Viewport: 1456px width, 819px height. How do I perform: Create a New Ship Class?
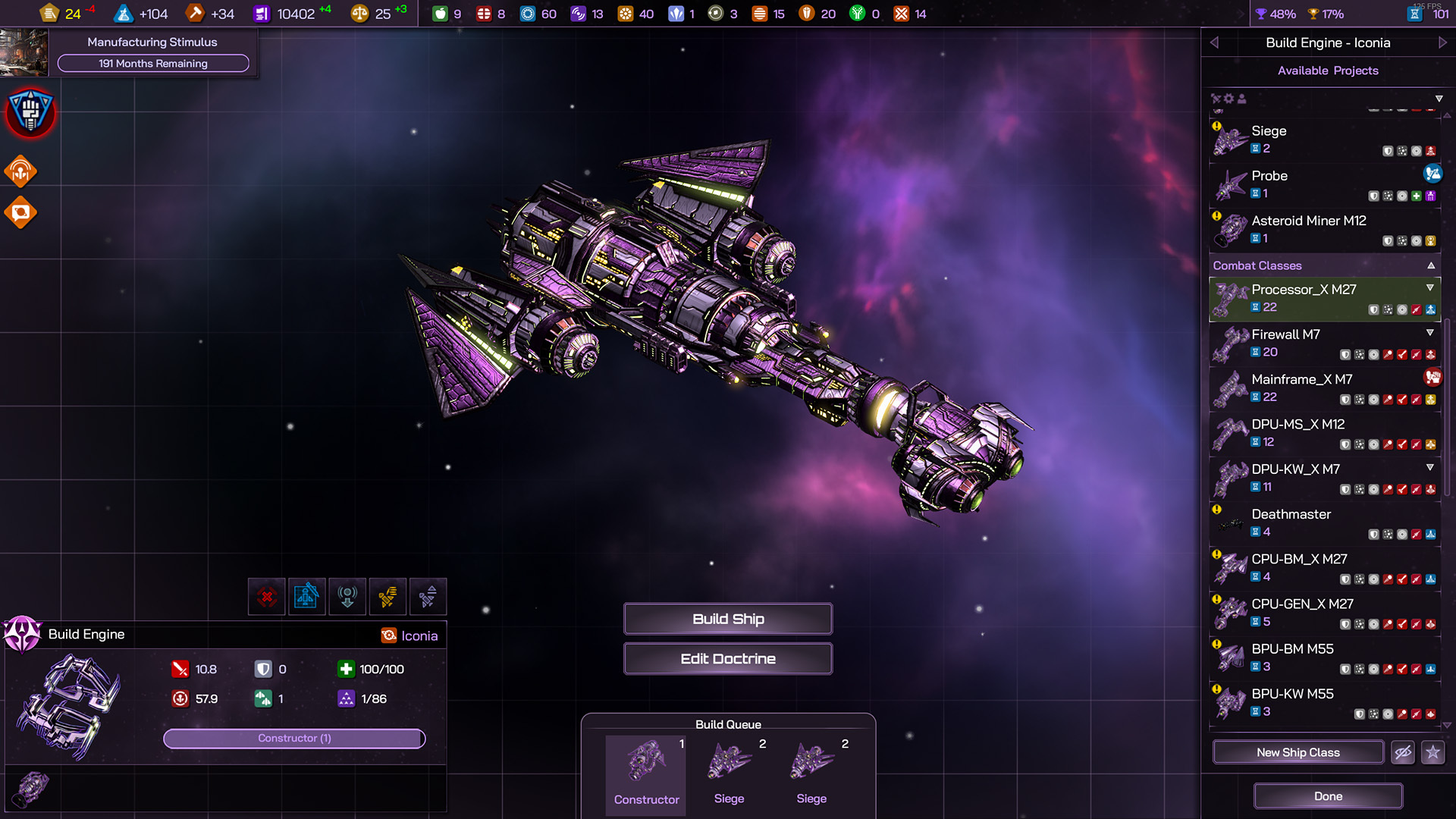[1298, 752]
